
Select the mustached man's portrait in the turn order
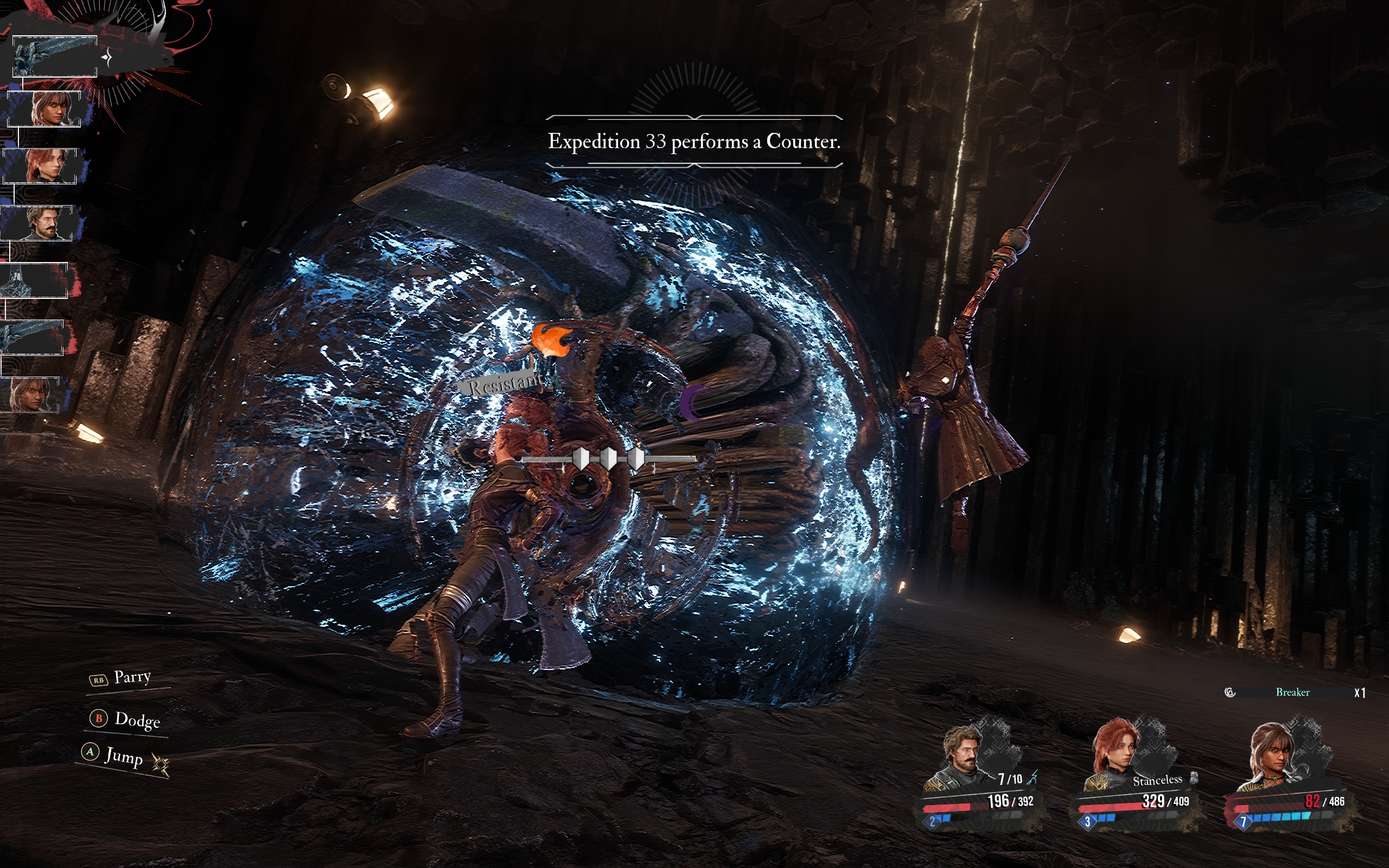coord(42,221)
